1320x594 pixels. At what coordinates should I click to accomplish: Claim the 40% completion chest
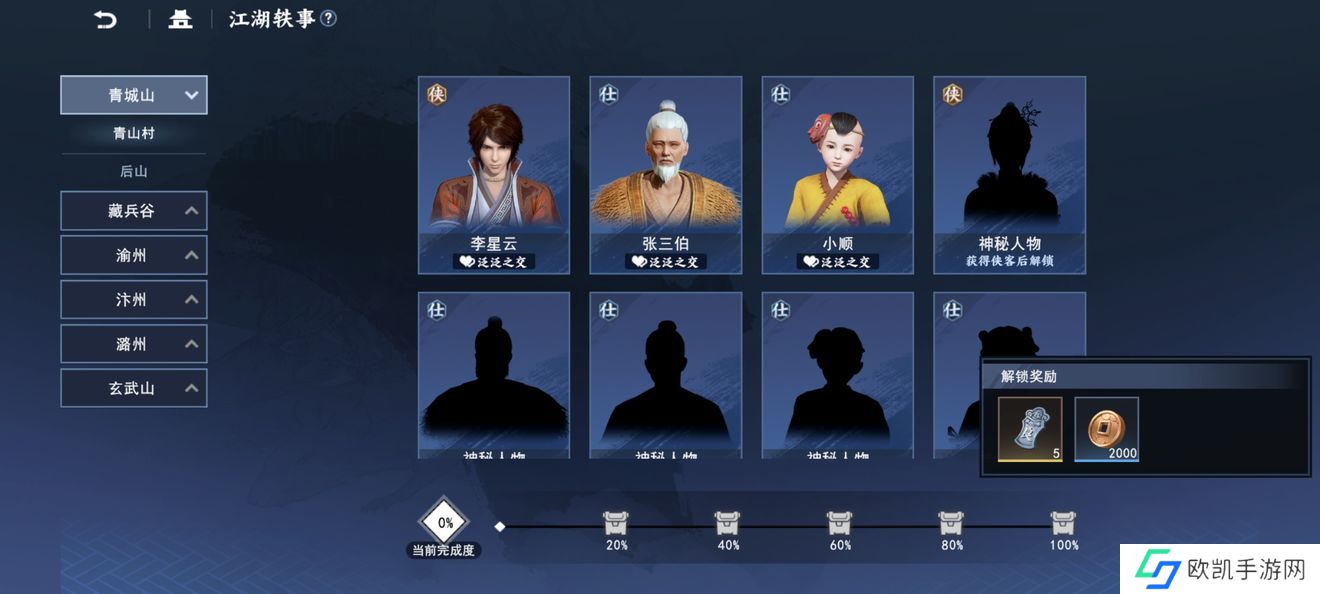[x=728, y=523]
